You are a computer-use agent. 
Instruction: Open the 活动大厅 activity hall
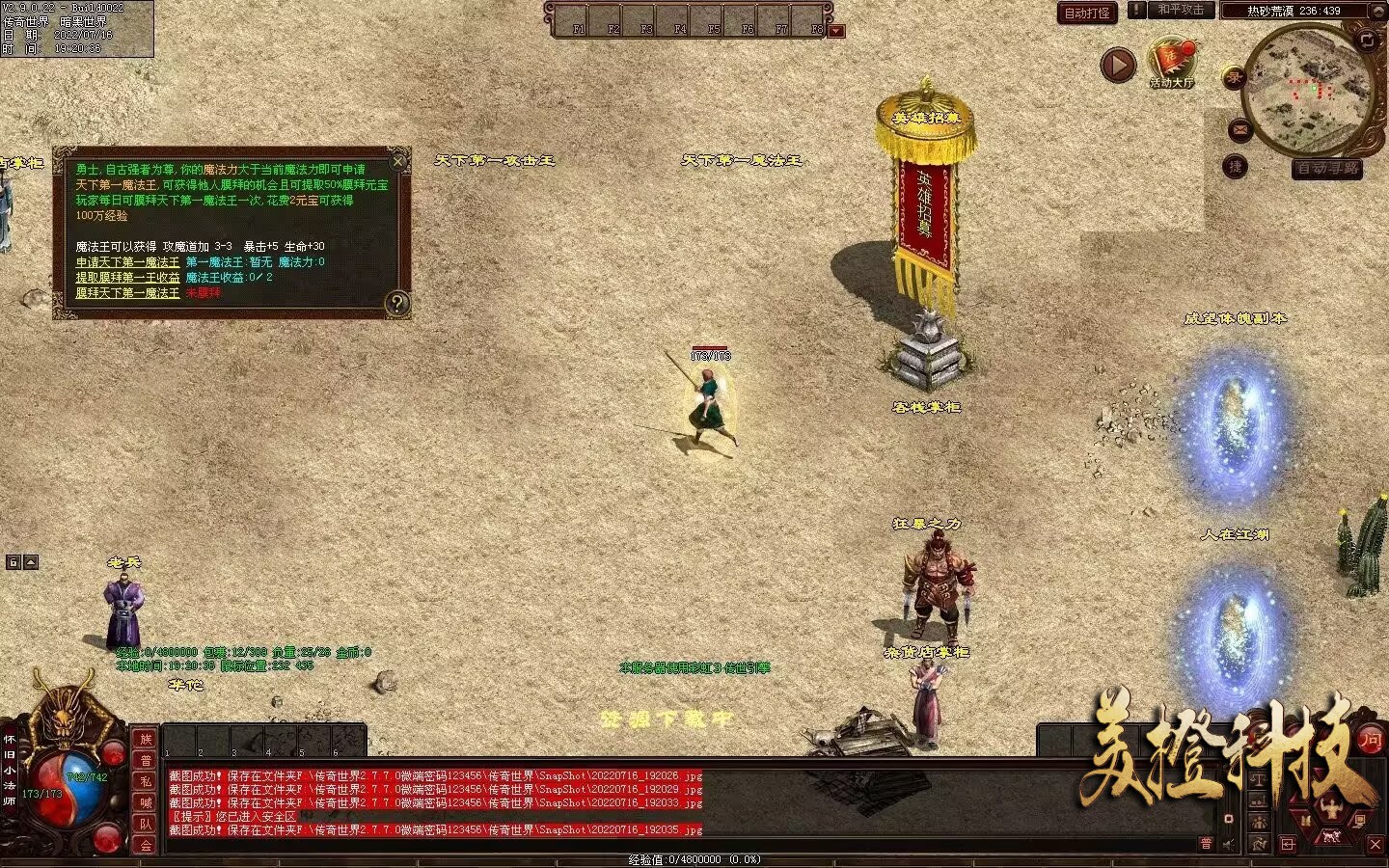pos(1172,63)
